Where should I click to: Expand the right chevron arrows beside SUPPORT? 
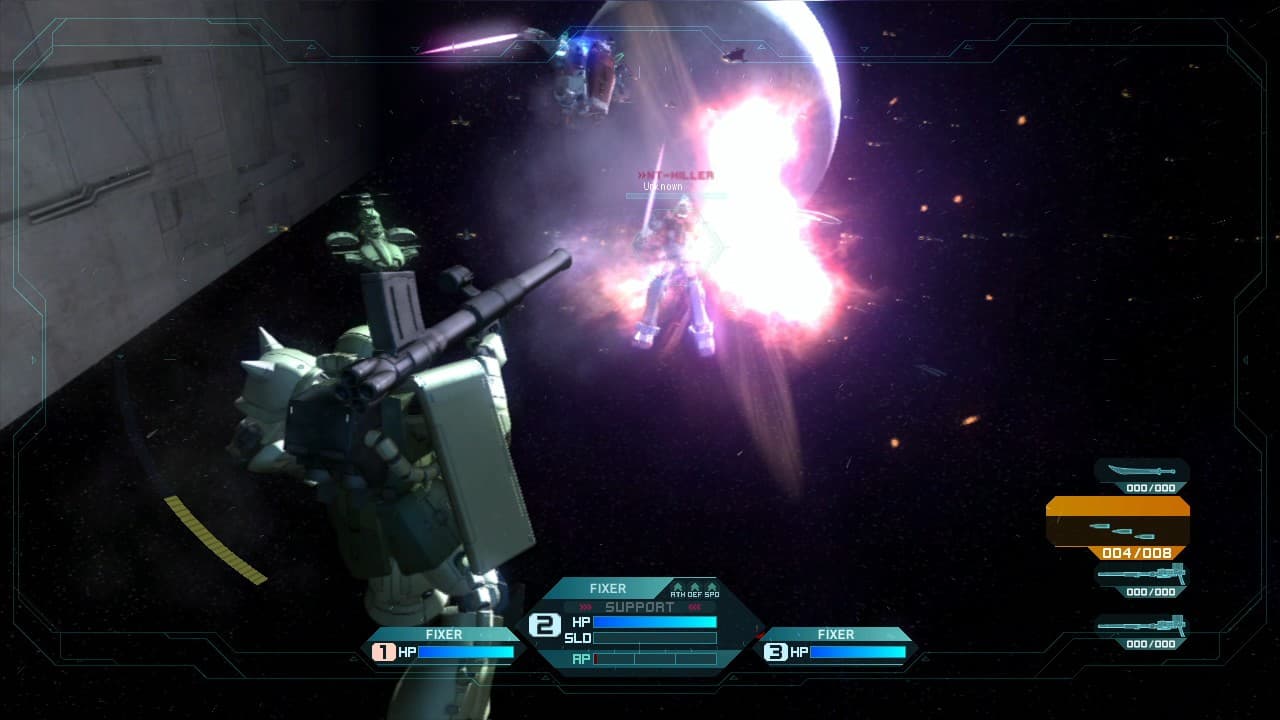click(694, 606)
